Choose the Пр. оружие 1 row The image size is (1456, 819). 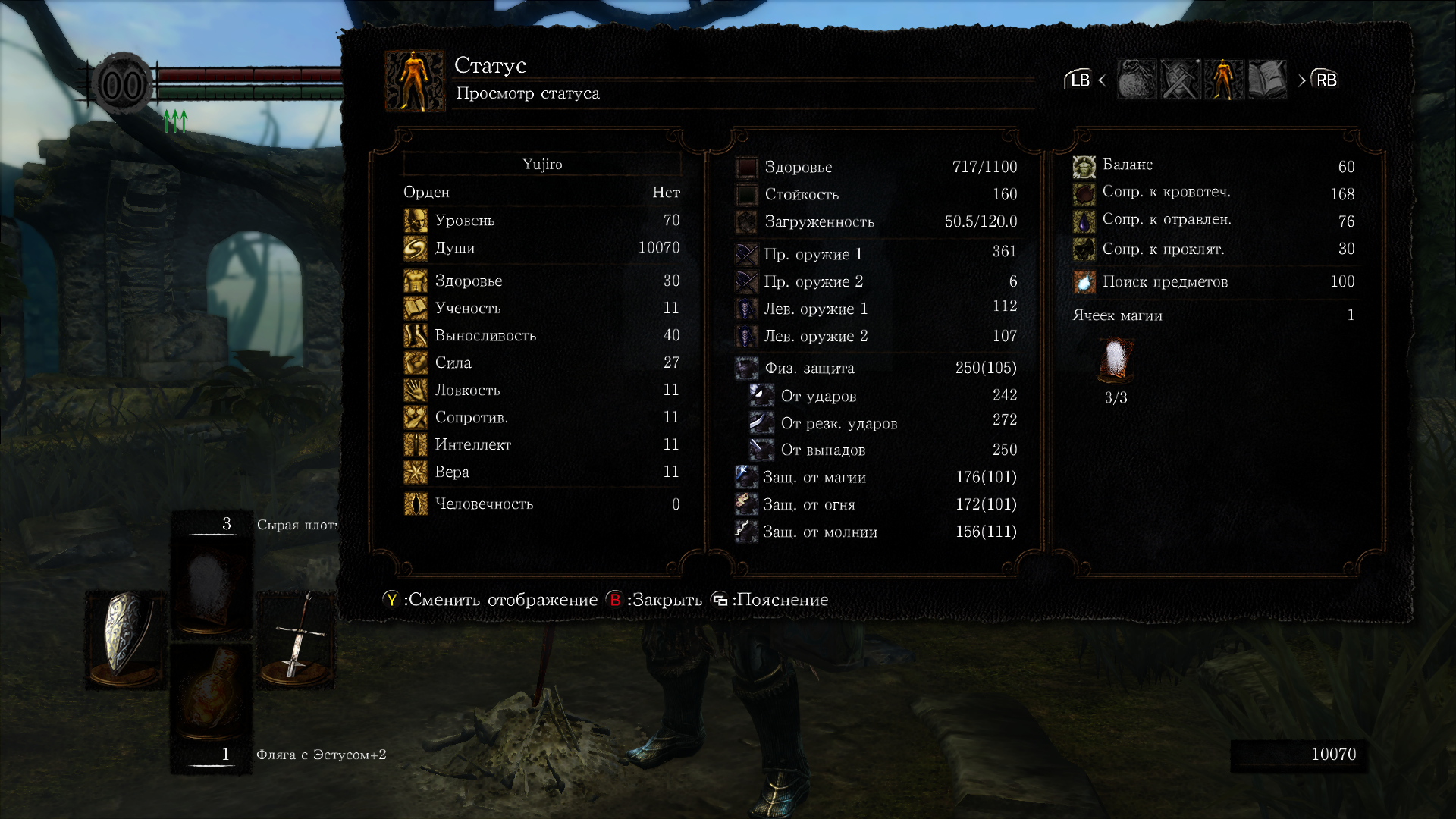click(876, 254)
